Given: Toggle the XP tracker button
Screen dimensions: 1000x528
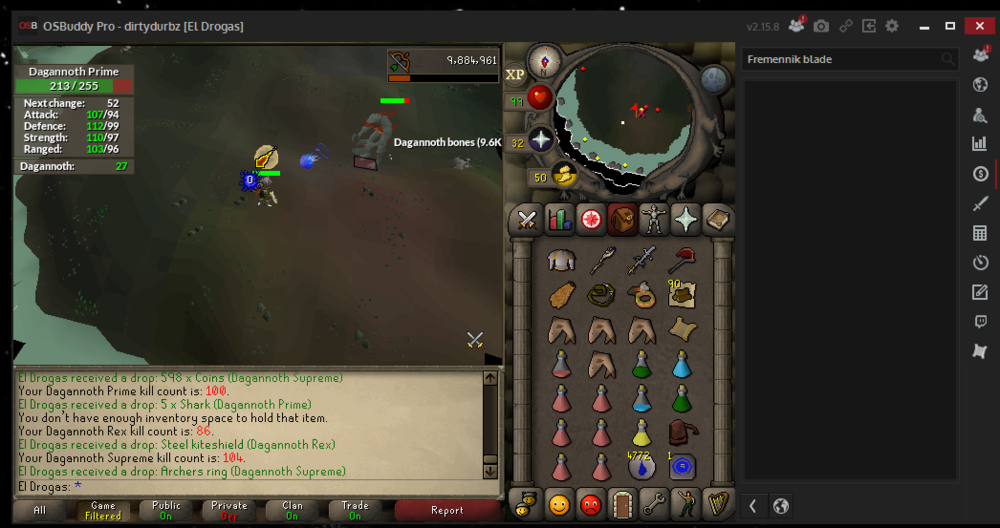Looking at the screenshot, I should tap(516, 74).
